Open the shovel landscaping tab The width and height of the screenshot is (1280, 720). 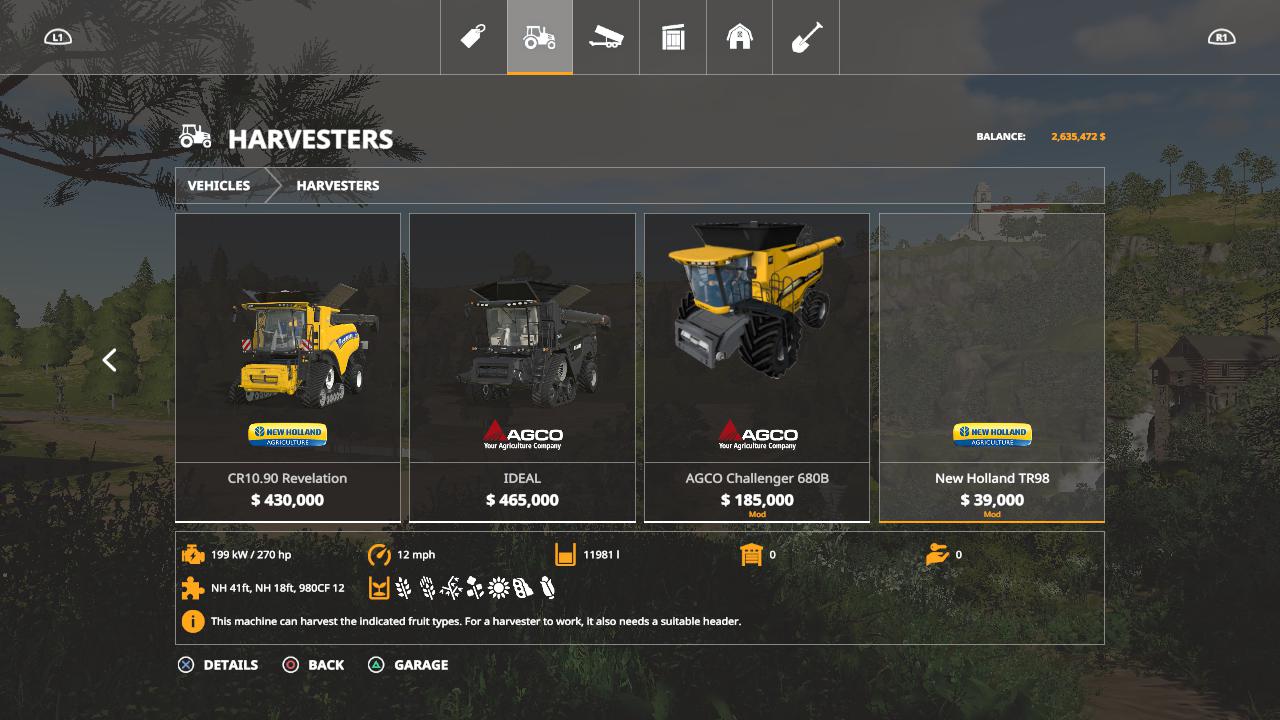click(x=806, y=37)
